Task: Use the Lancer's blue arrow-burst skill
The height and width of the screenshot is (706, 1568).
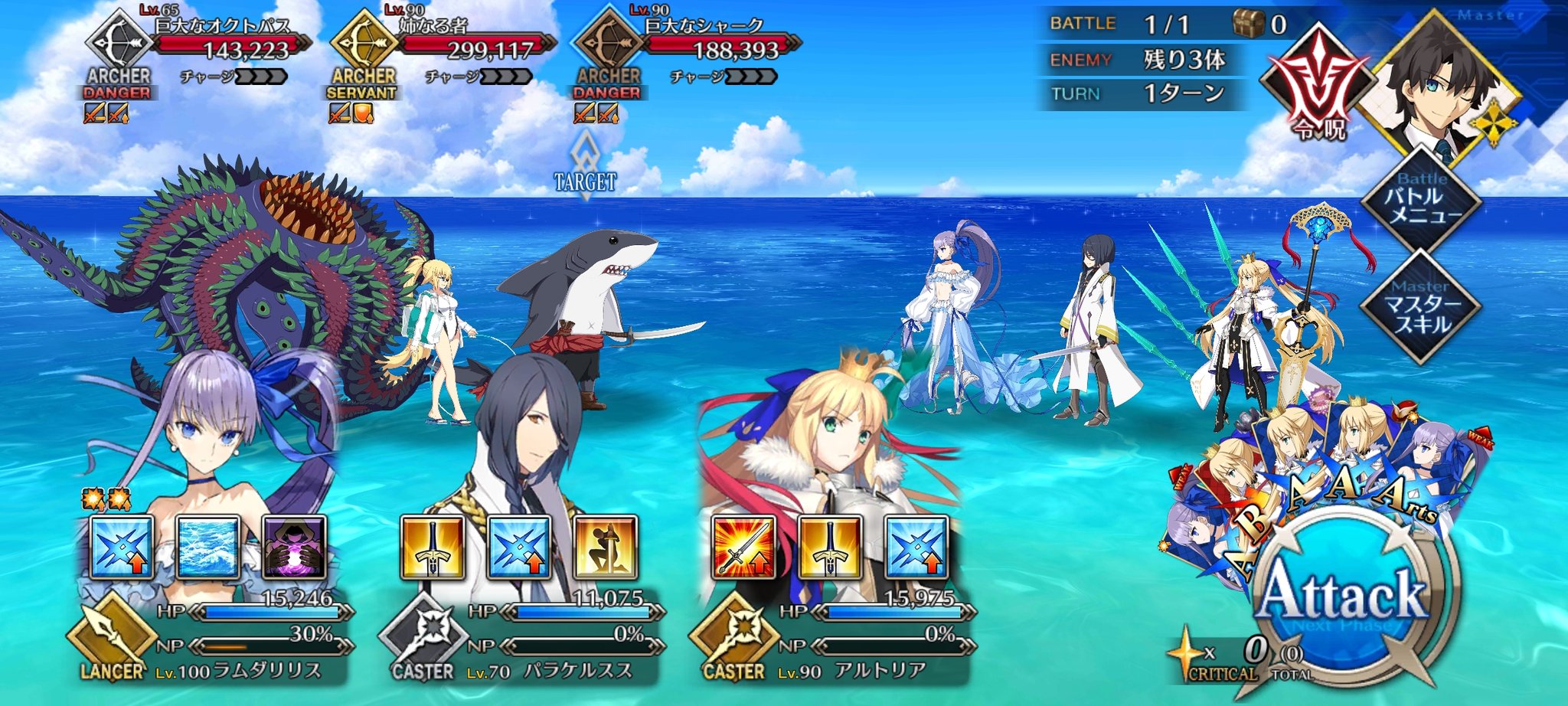Action: point(122,547)
